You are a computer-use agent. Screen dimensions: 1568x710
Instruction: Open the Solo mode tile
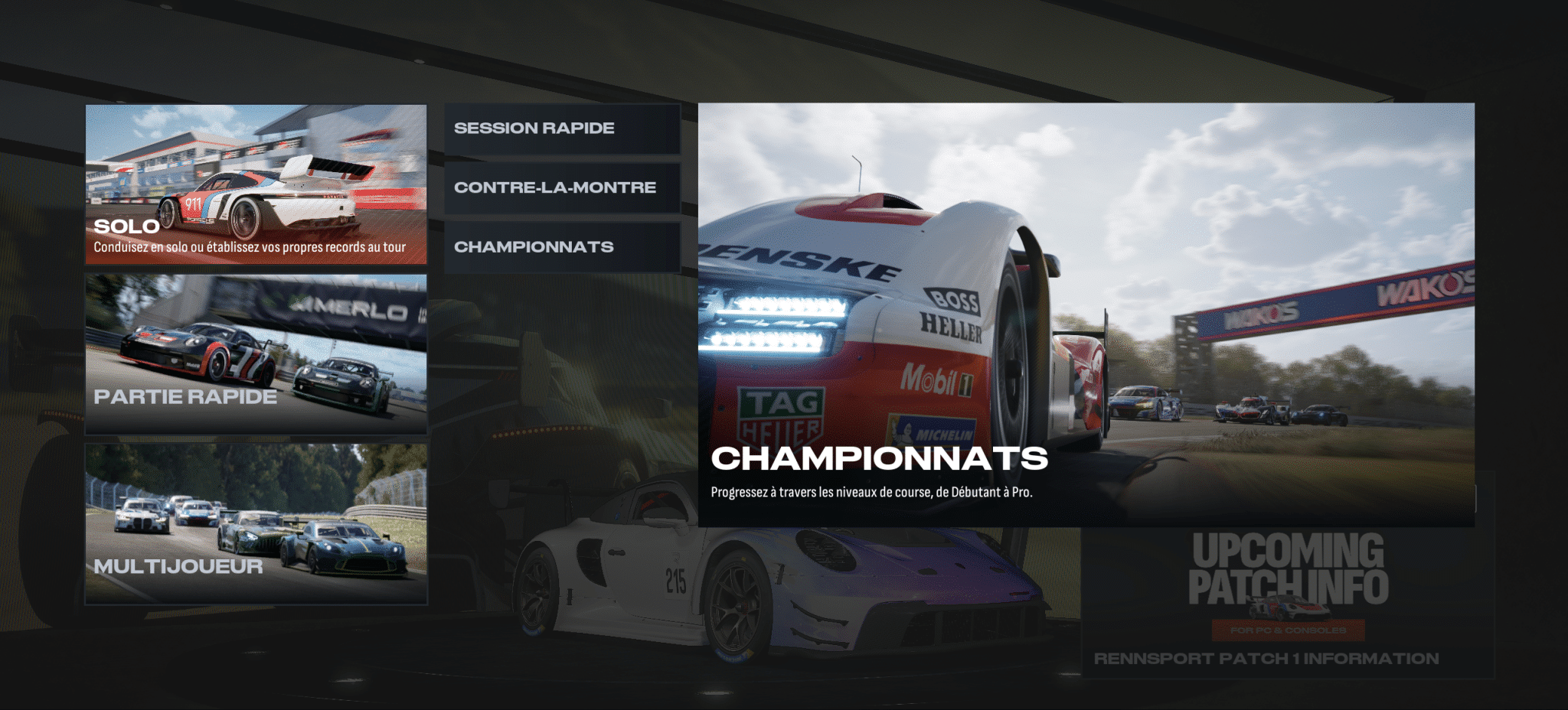pyautogui.click(x=256, y=184)
